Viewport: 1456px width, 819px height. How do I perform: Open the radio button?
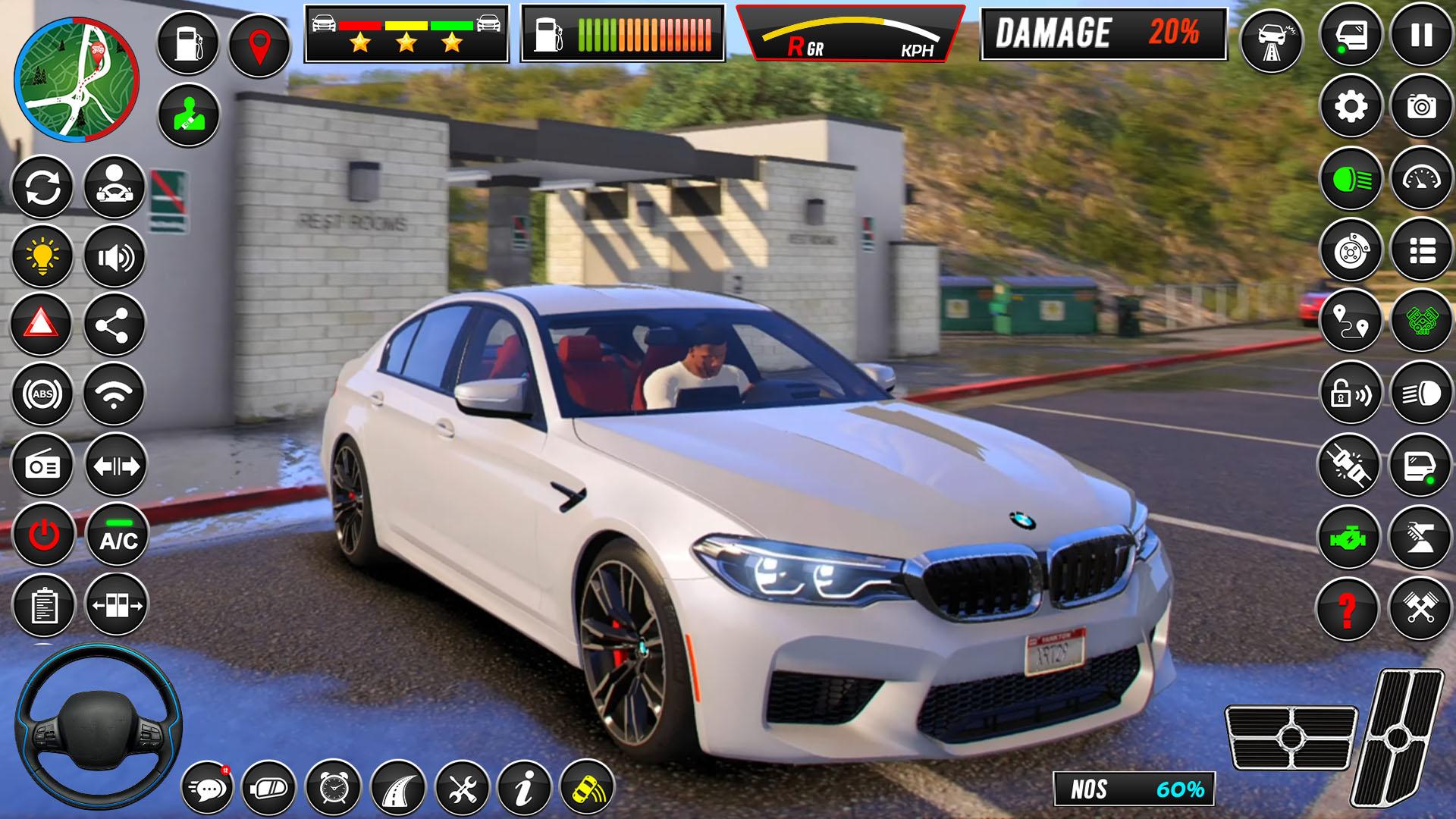[x=42, y=465]
